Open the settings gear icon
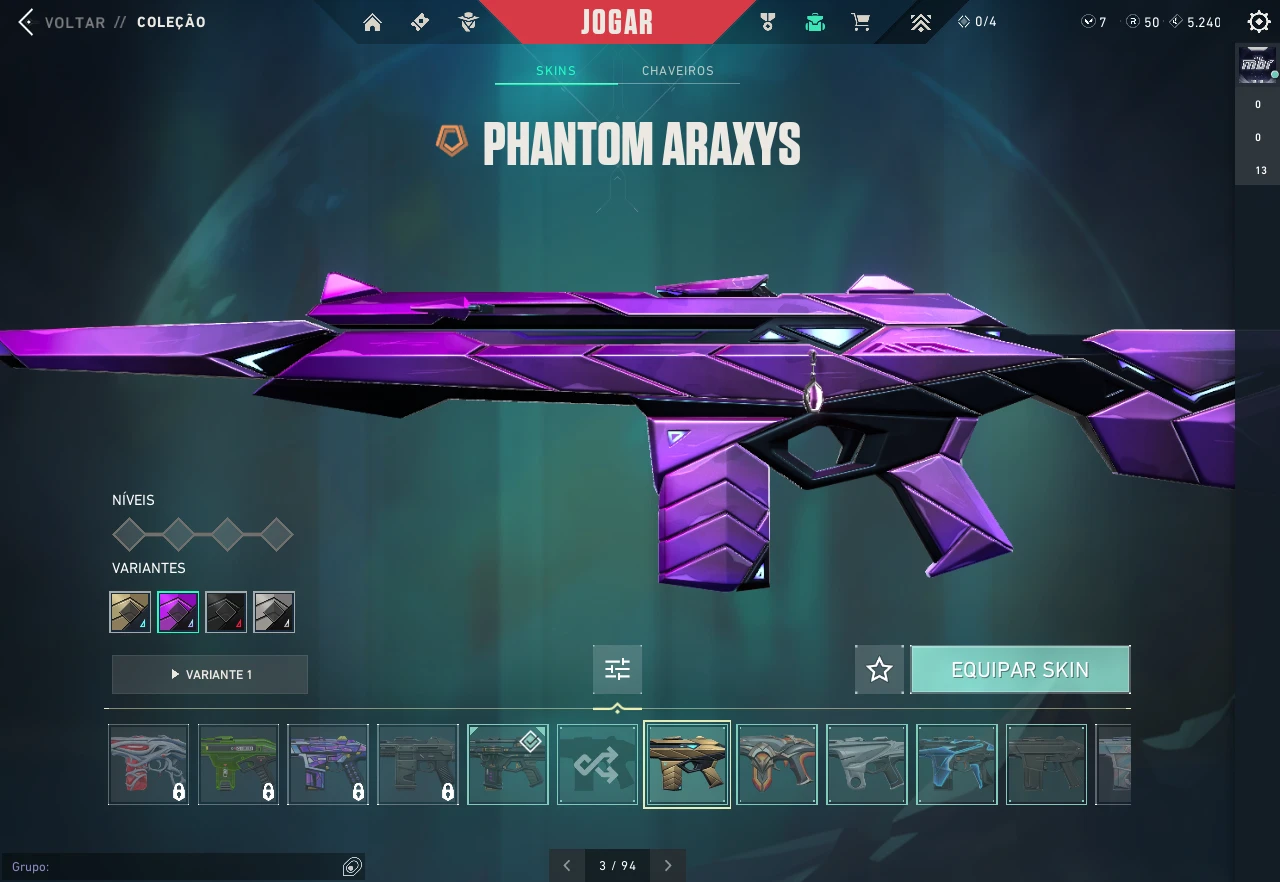 (1258, 22)
